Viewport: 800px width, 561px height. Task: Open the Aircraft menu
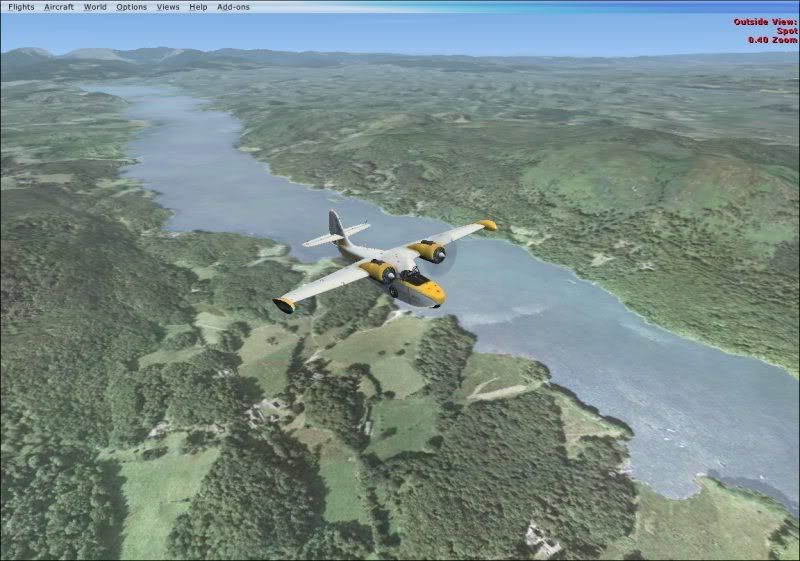59,7
